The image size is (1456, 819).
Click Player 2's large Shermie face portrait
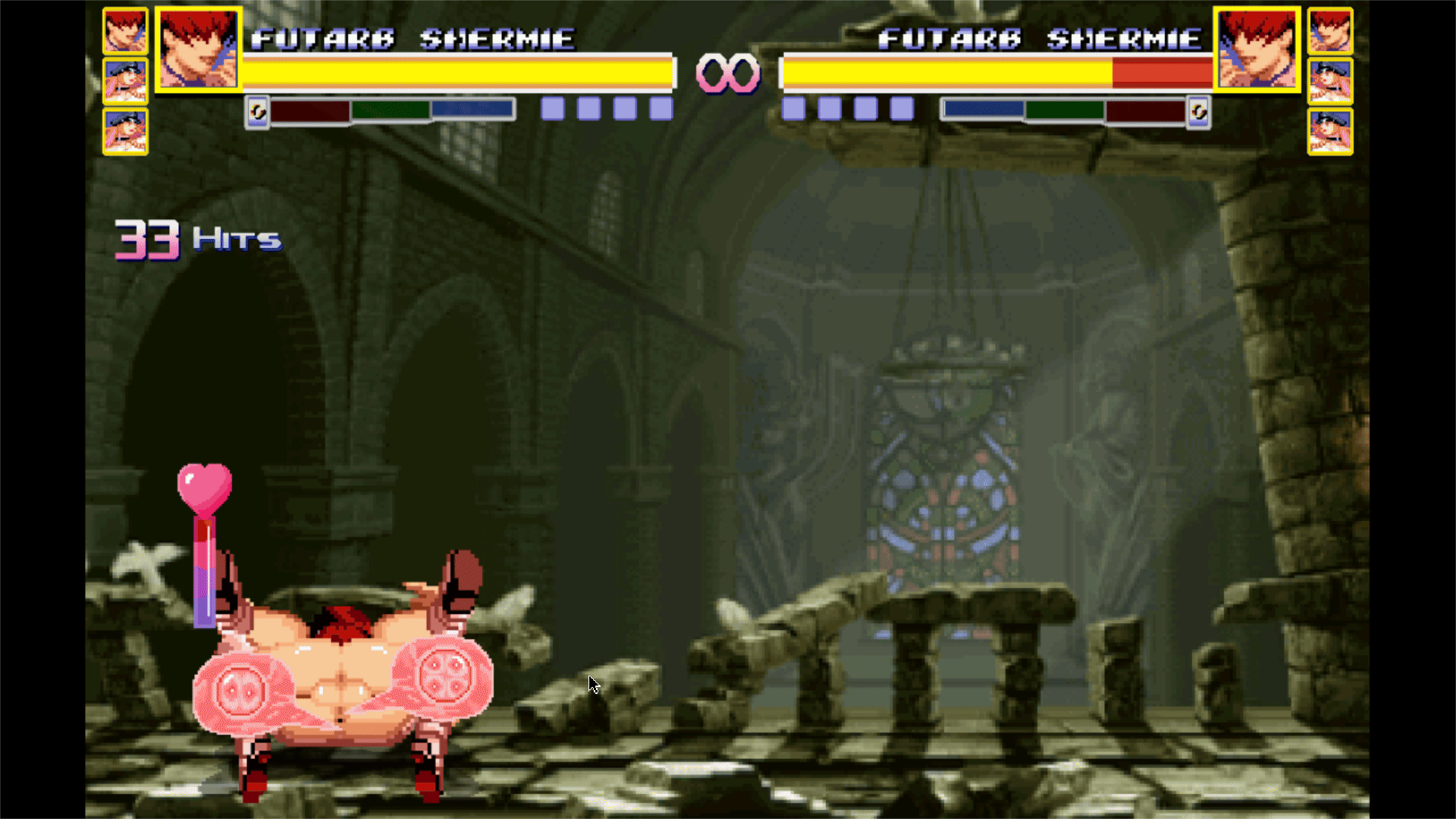(1259, 51)
